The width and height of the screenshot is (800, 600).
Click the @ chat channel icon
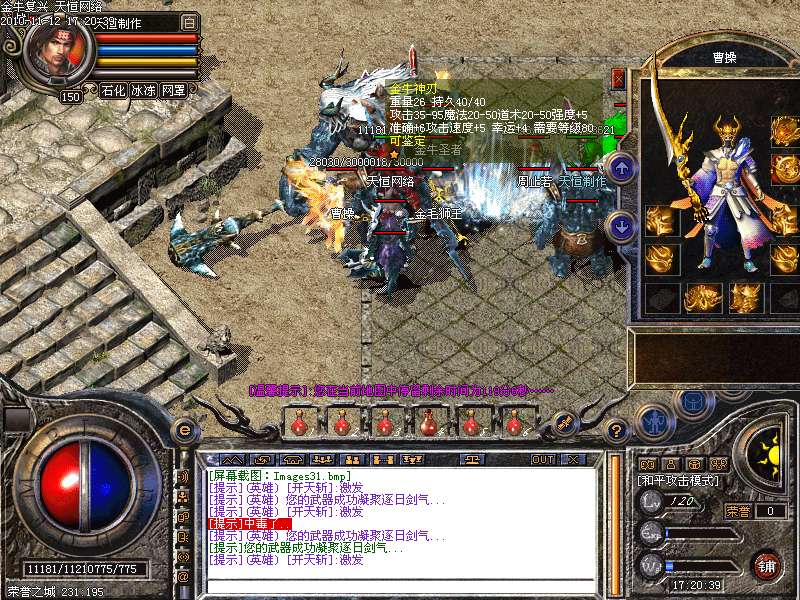click(x=183, y=576)
